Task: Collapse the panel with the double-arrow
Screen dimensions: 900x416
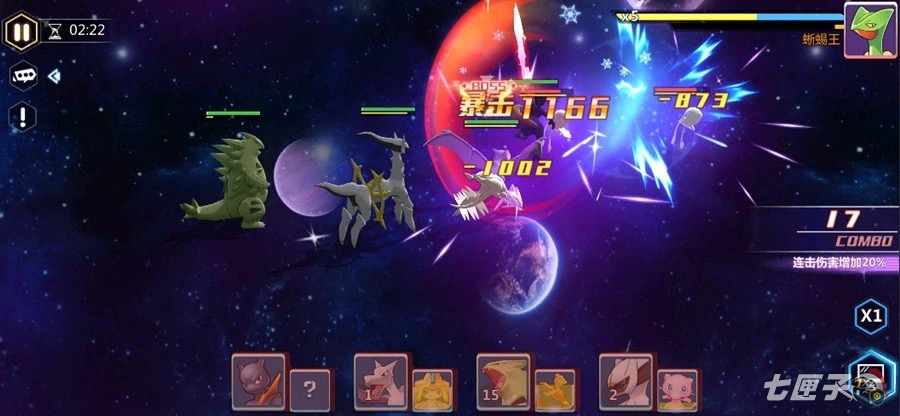Action: pyautogui.click(x=54, y=76)
